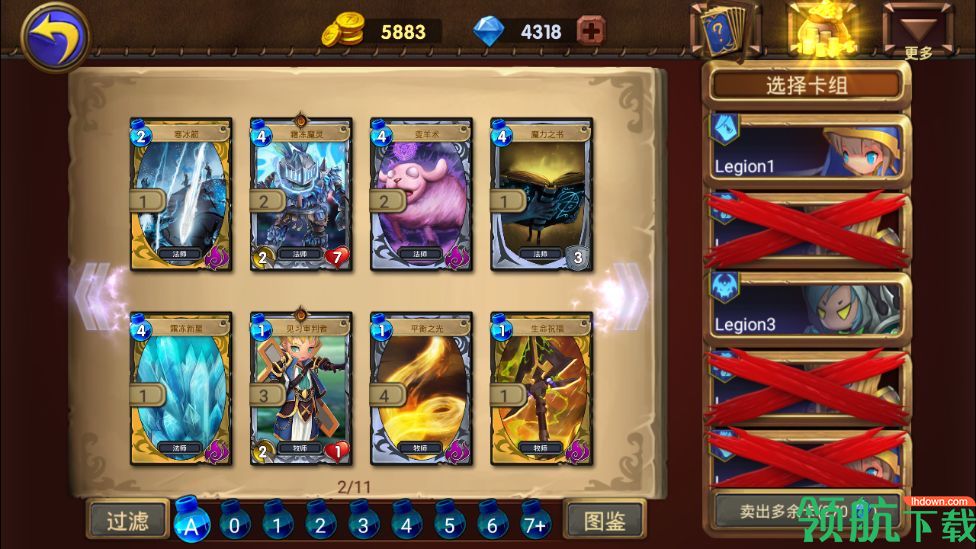Select the blue ice crystal card
Image resolution: width=976 pixels, height=549 pixels.
[181, 388]
